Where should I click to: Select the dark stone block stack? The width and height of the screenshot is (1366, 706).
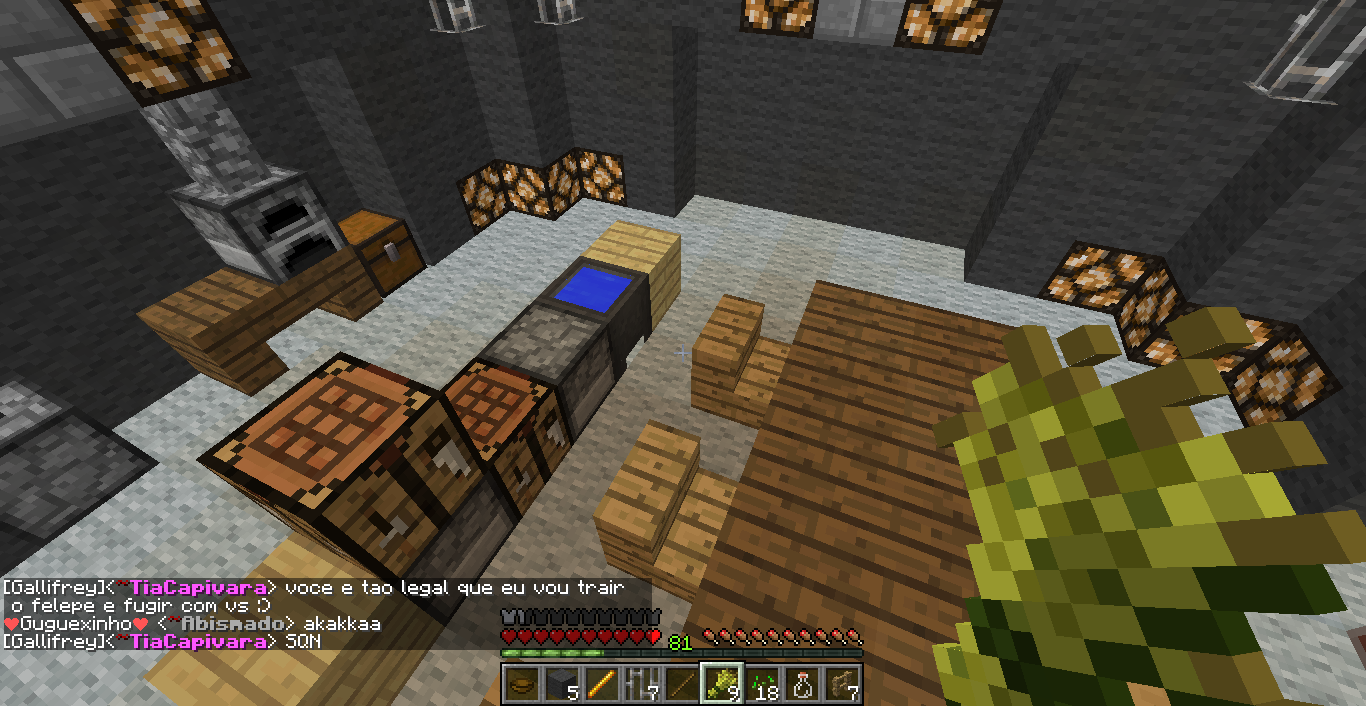pos(560,685)
